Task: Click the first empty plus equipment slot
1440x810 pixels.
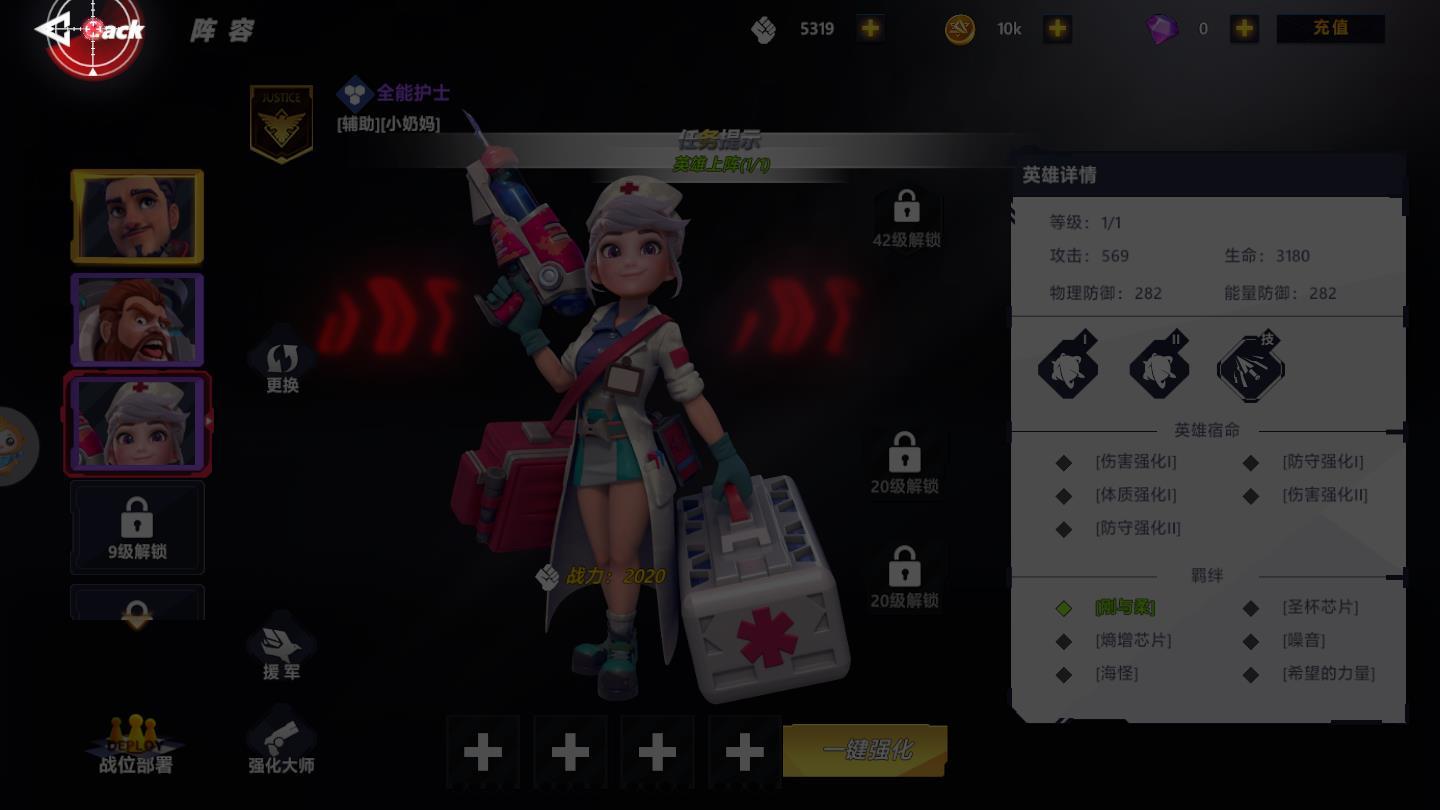Action: coord(484,751)
